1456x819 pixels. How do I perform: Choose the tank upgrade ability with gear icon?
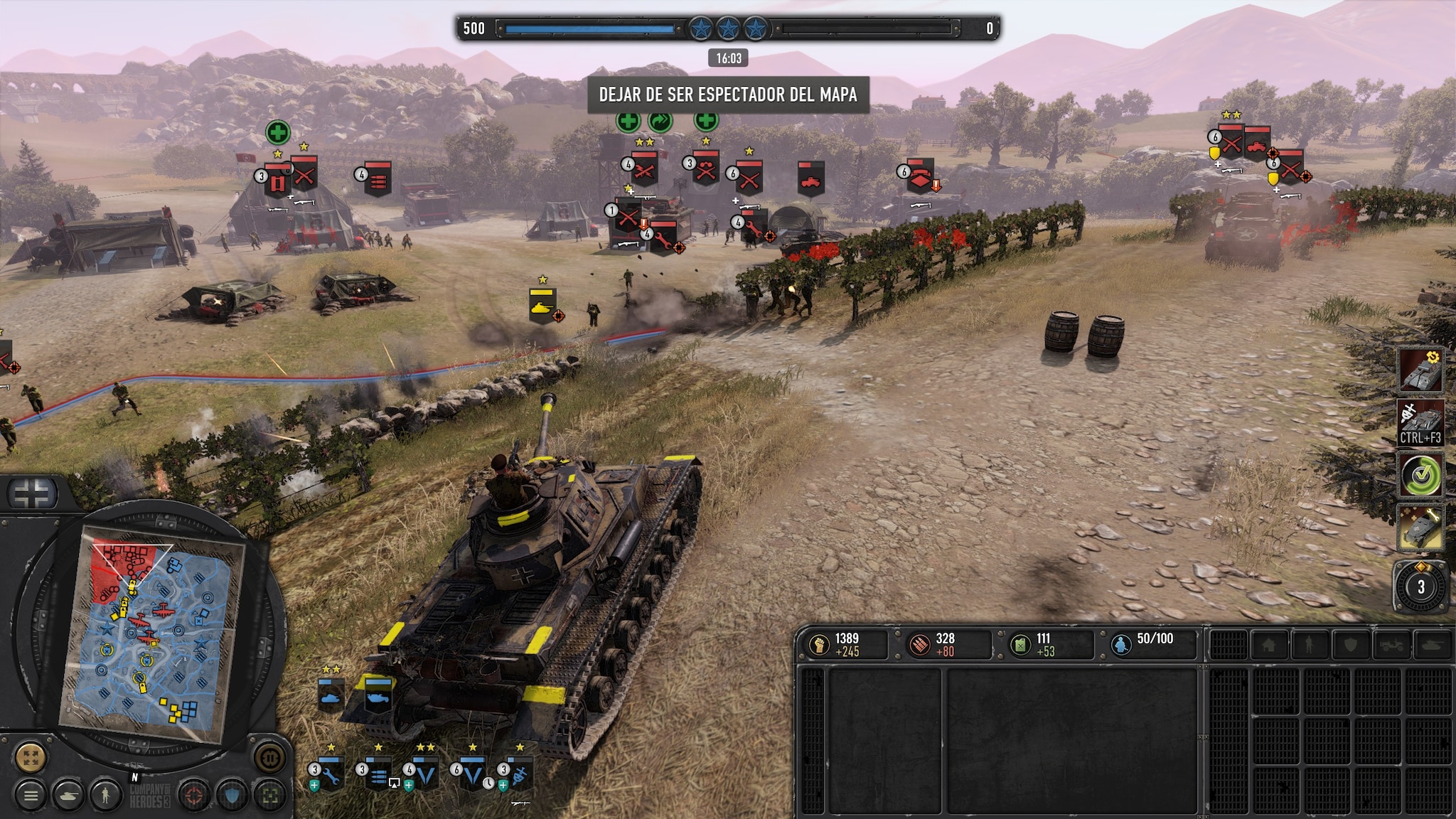click(1420, 370)
